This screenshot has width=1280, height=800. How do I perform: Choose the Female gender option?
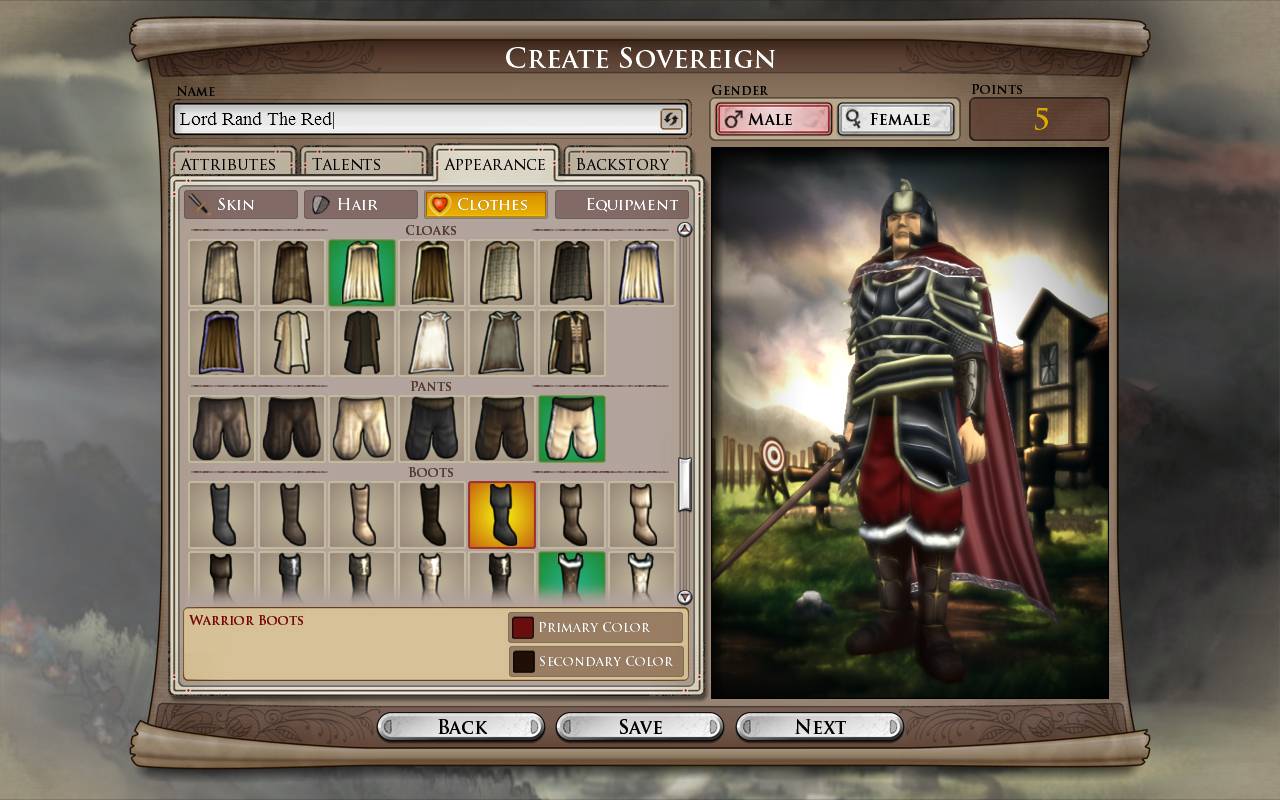895,119
